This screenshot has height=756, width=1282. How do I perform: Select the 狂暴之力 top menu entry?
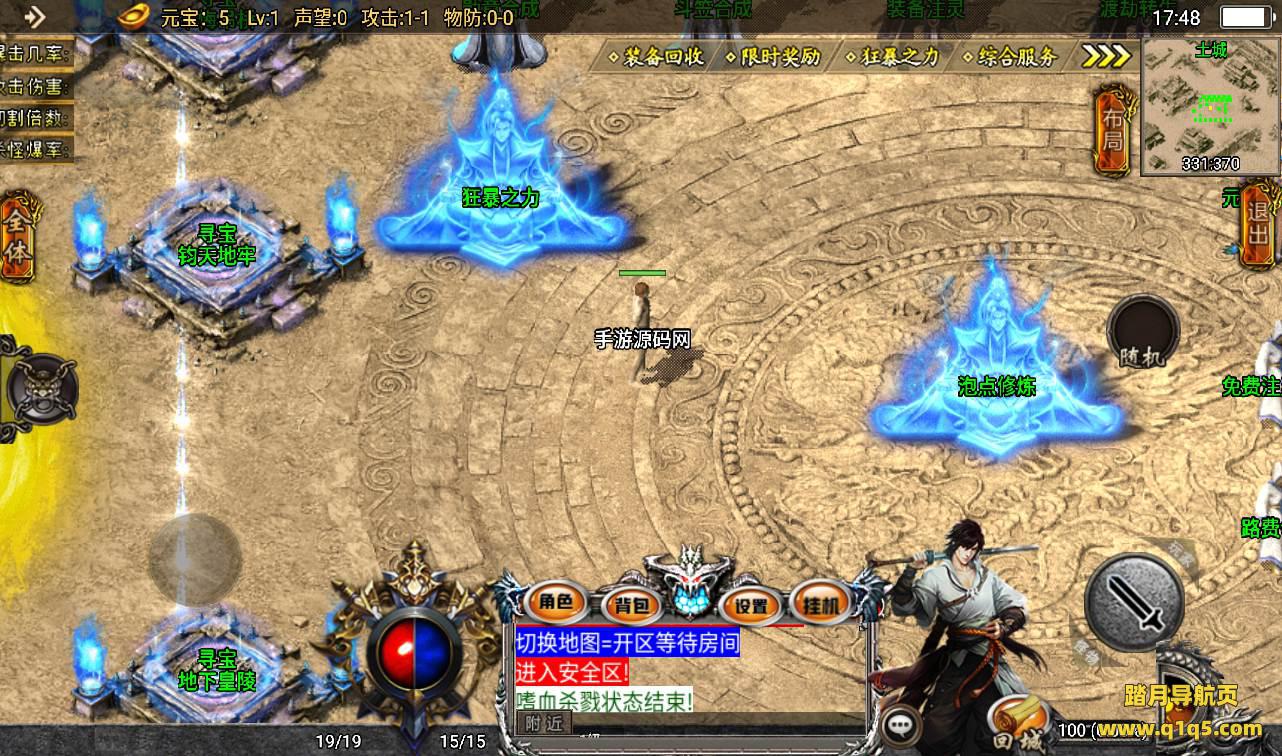point(893,57)
